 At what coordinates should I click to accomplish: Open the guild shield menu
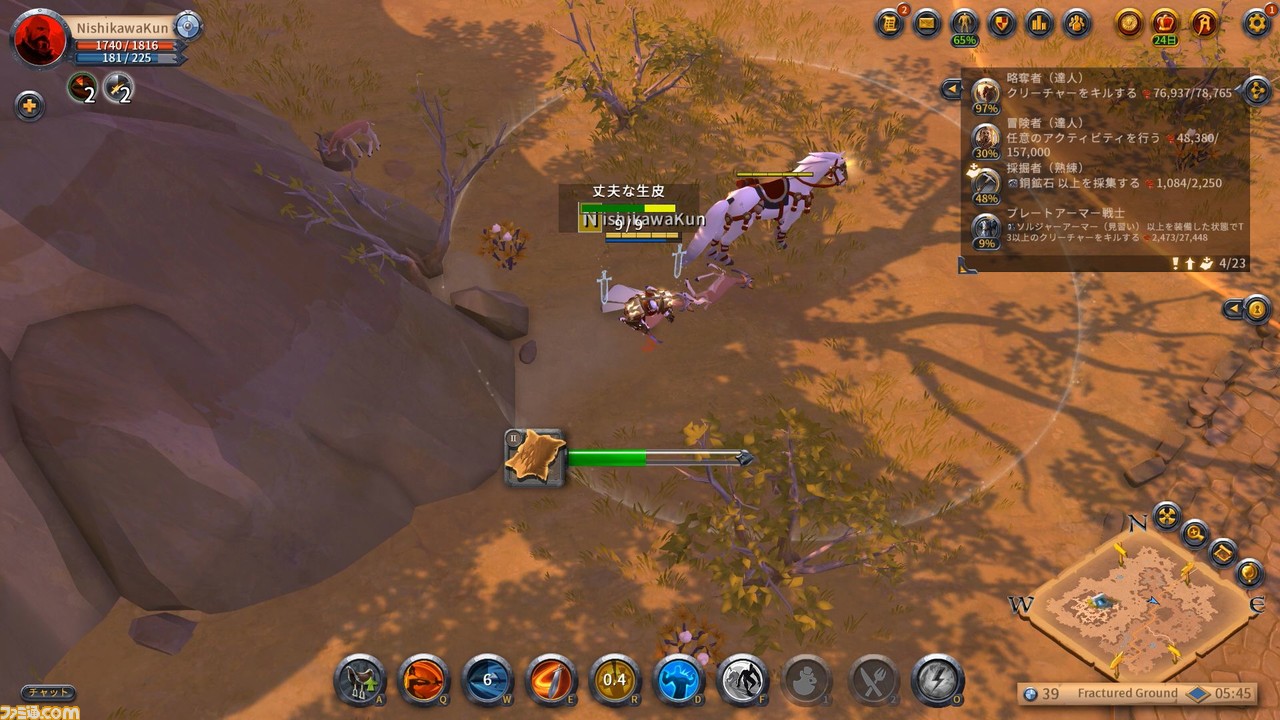click(x=1001, y=22)
